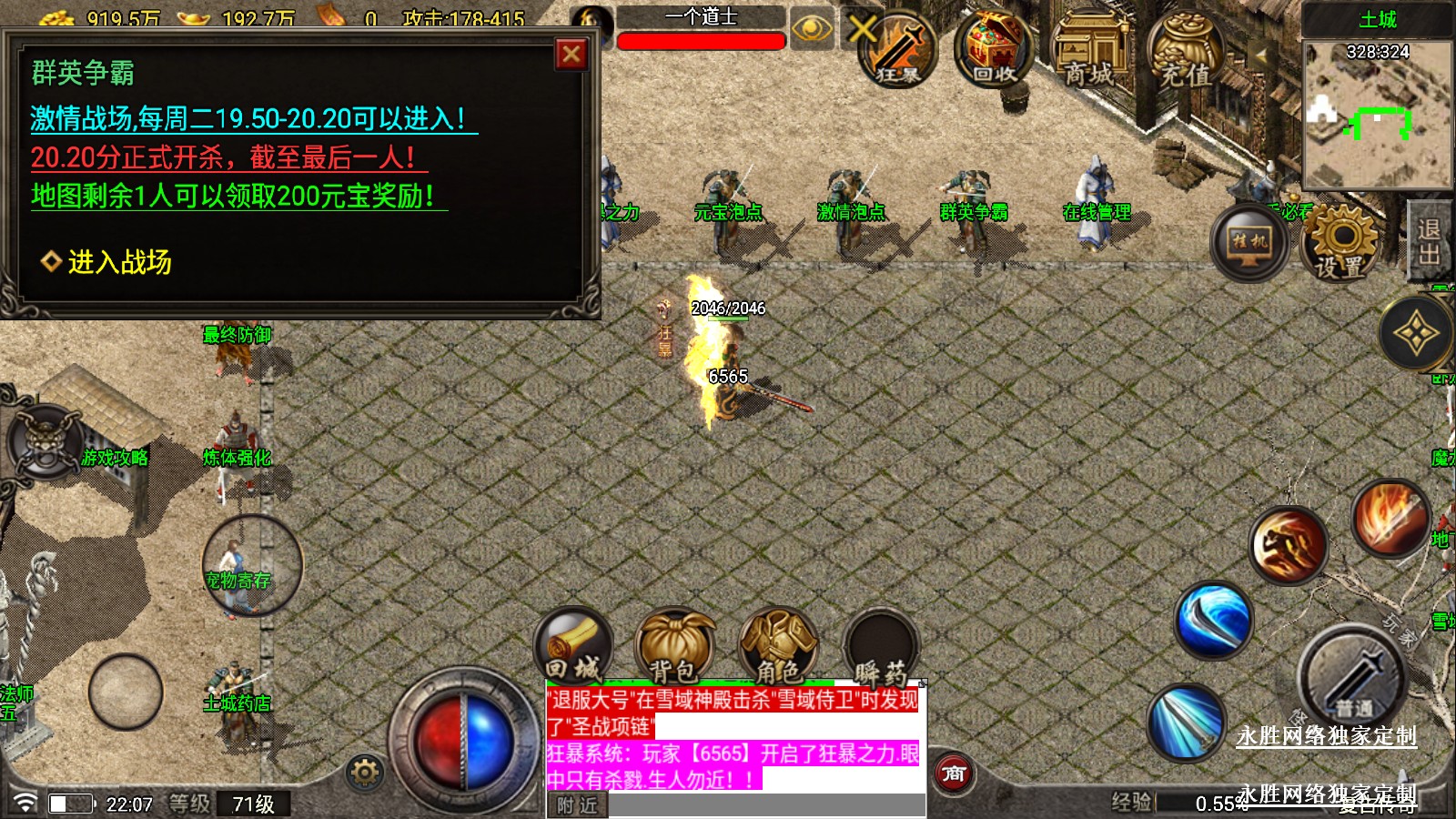Click the 普通 normal attack button
The height and width of the screenshot is (819, 1456).
(1352, 679)
